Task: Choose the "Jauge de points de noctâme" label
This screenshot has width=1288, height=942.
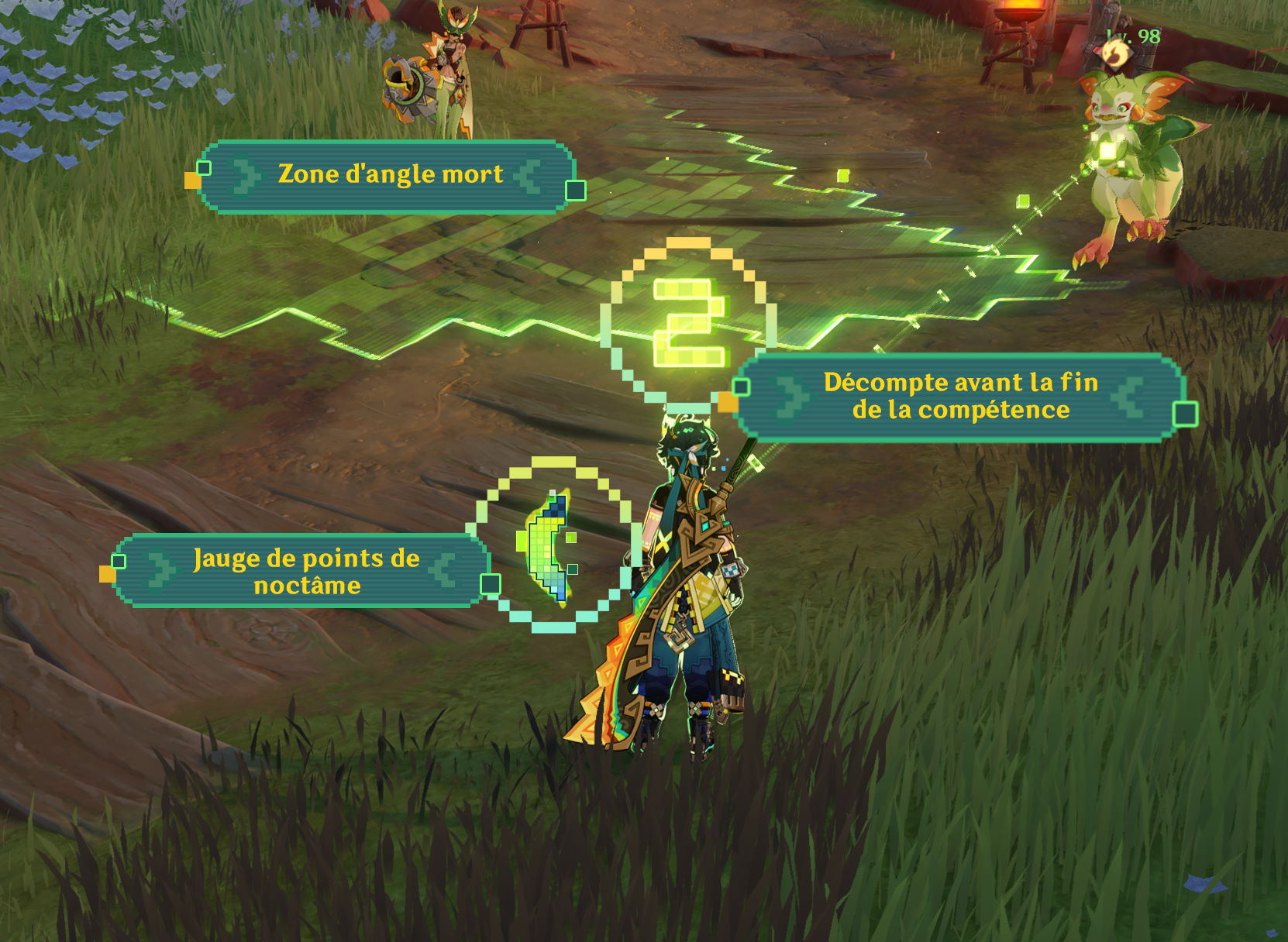Action: click(x=306, y=571)
